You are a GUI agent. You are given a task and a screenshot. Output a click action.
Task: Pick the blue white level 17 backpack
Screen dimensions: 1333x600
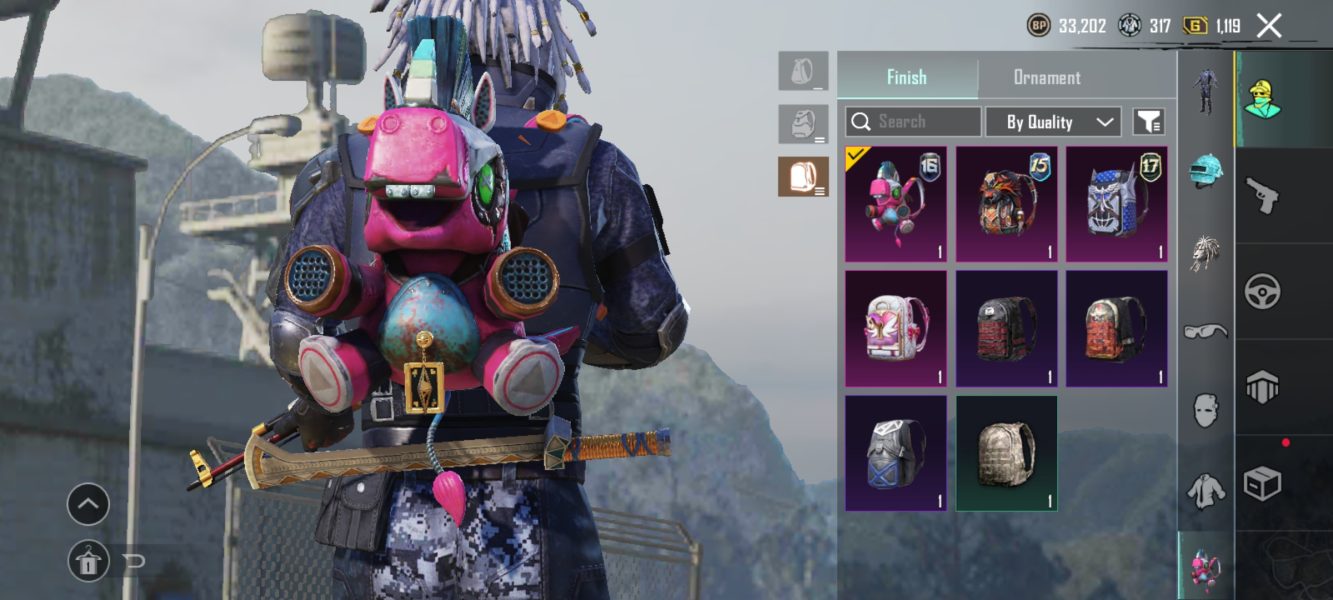click(x=1116, y=205)
